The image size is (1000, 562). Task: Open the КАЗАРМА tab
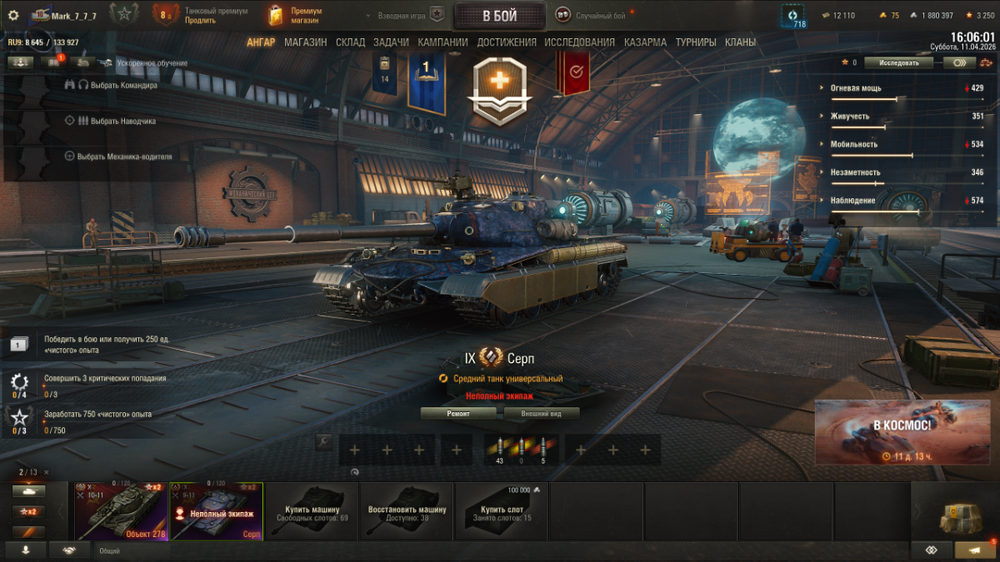pos(645,42)
